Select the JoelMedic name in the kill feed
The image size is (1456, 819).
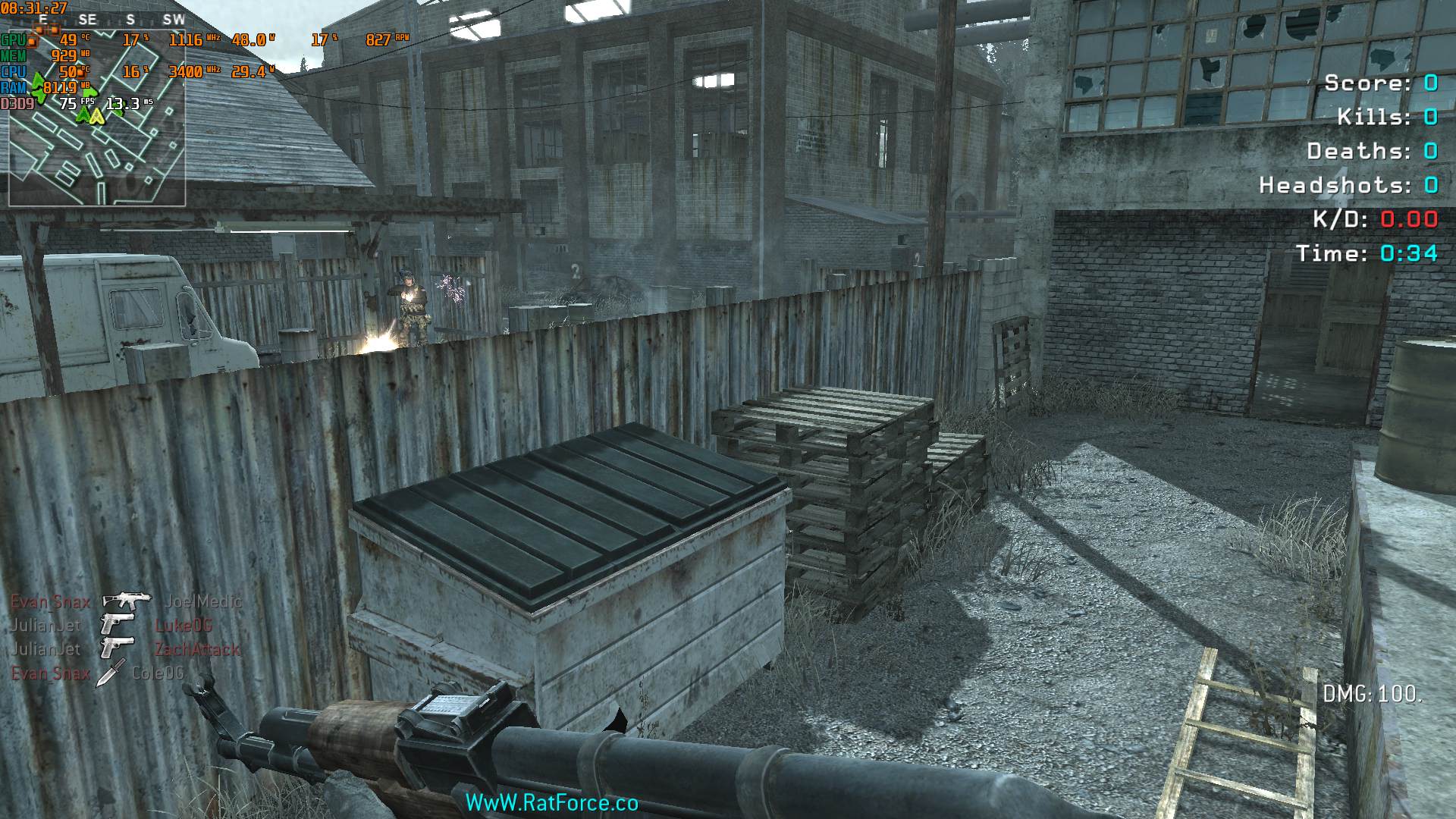[x=203, y=601]
